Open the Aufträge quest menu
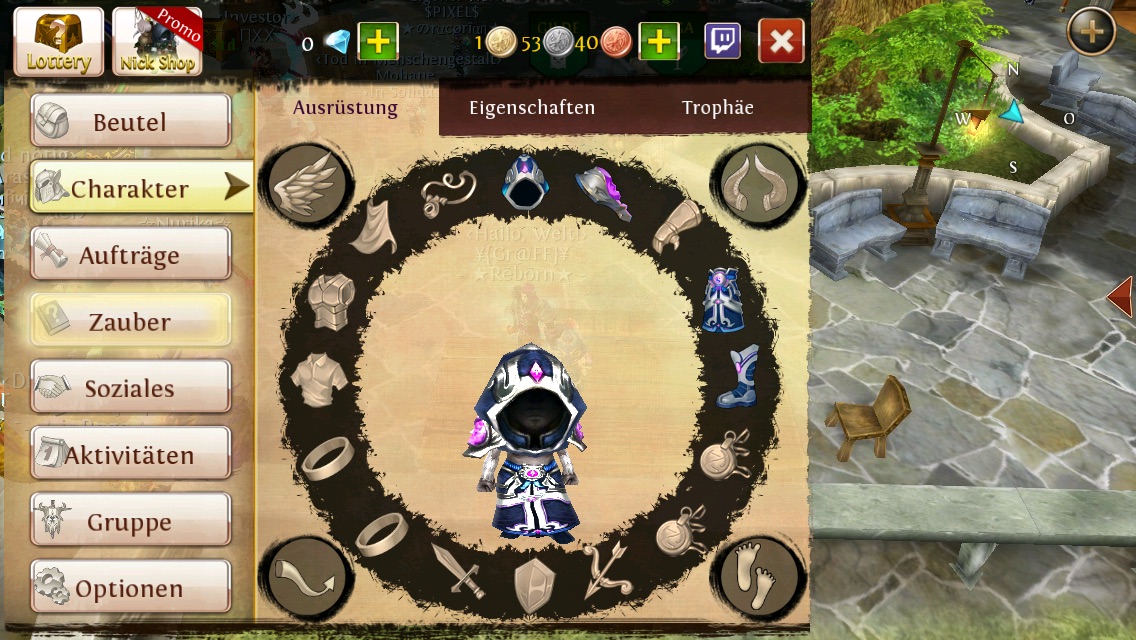 click(130, 255)
